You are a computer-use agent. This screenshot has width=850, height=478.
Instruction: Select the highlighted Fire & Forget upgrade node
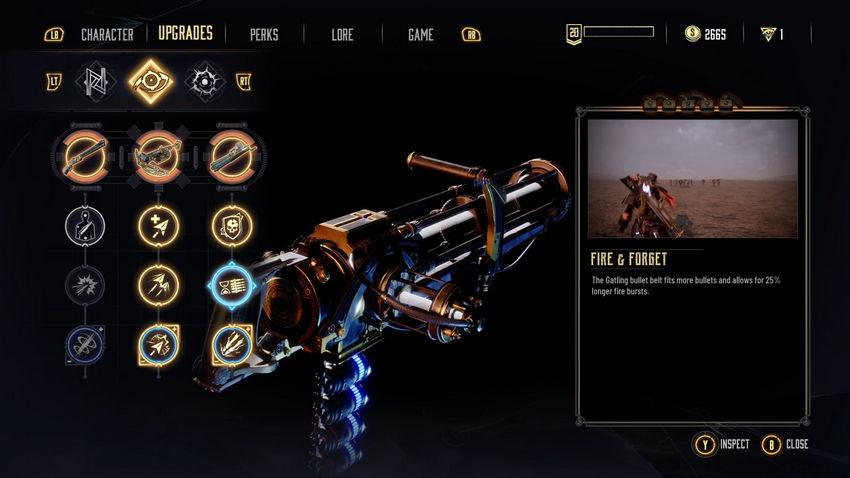click(232, 286)
